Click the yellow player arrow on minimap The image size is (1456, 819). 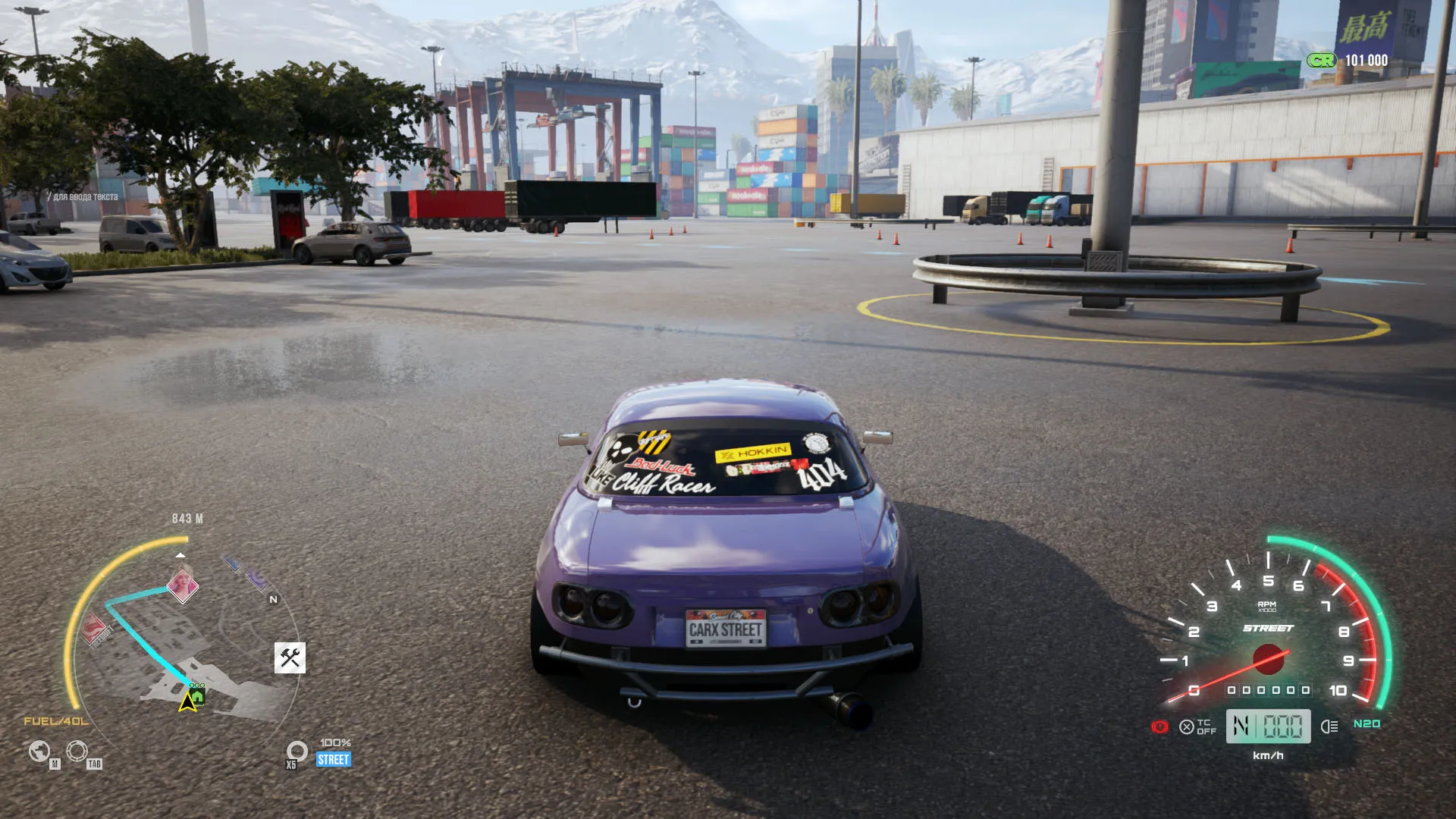pos(187,702)
